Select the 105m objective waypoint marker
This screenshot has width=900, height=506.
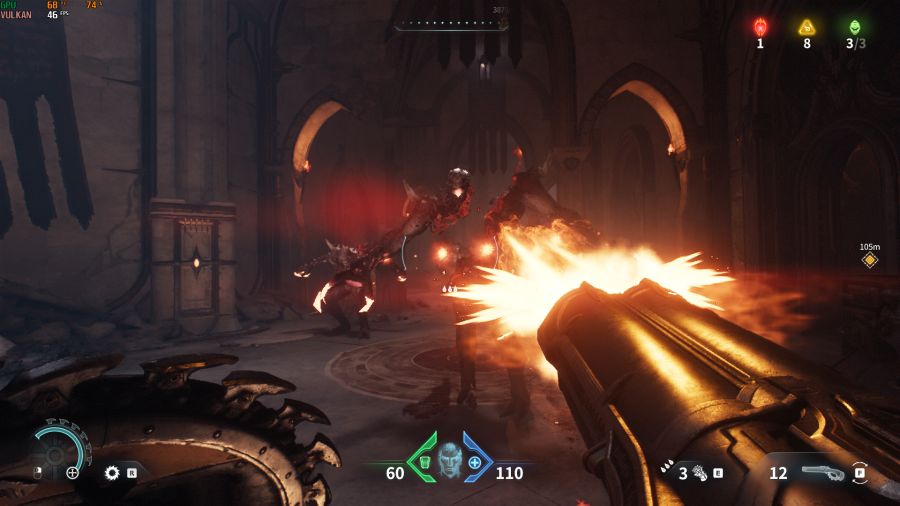(x=870, y=261)
